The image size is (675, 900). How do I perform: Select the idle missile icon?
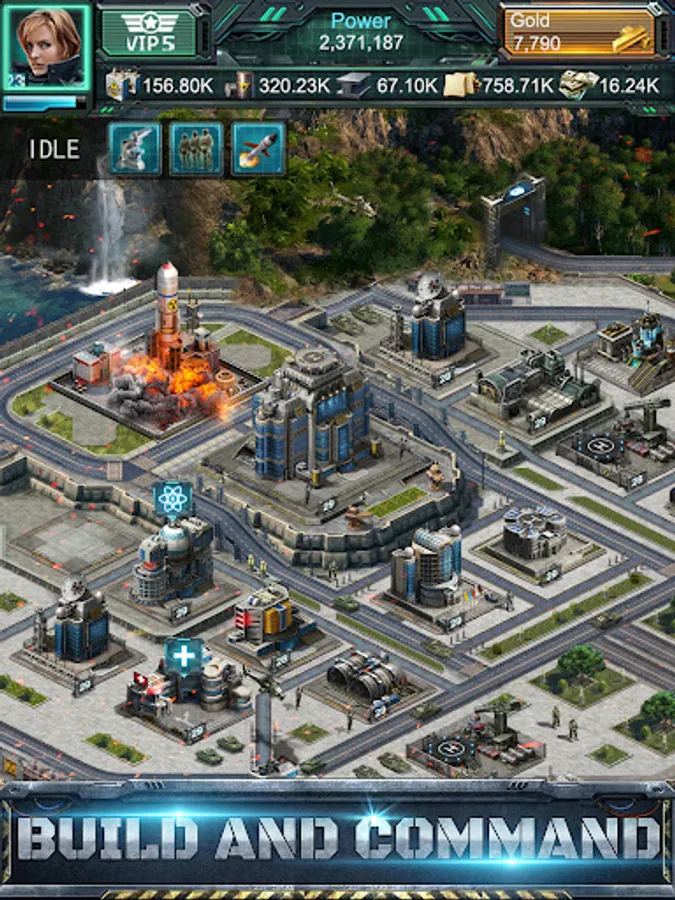coord(258,149)
